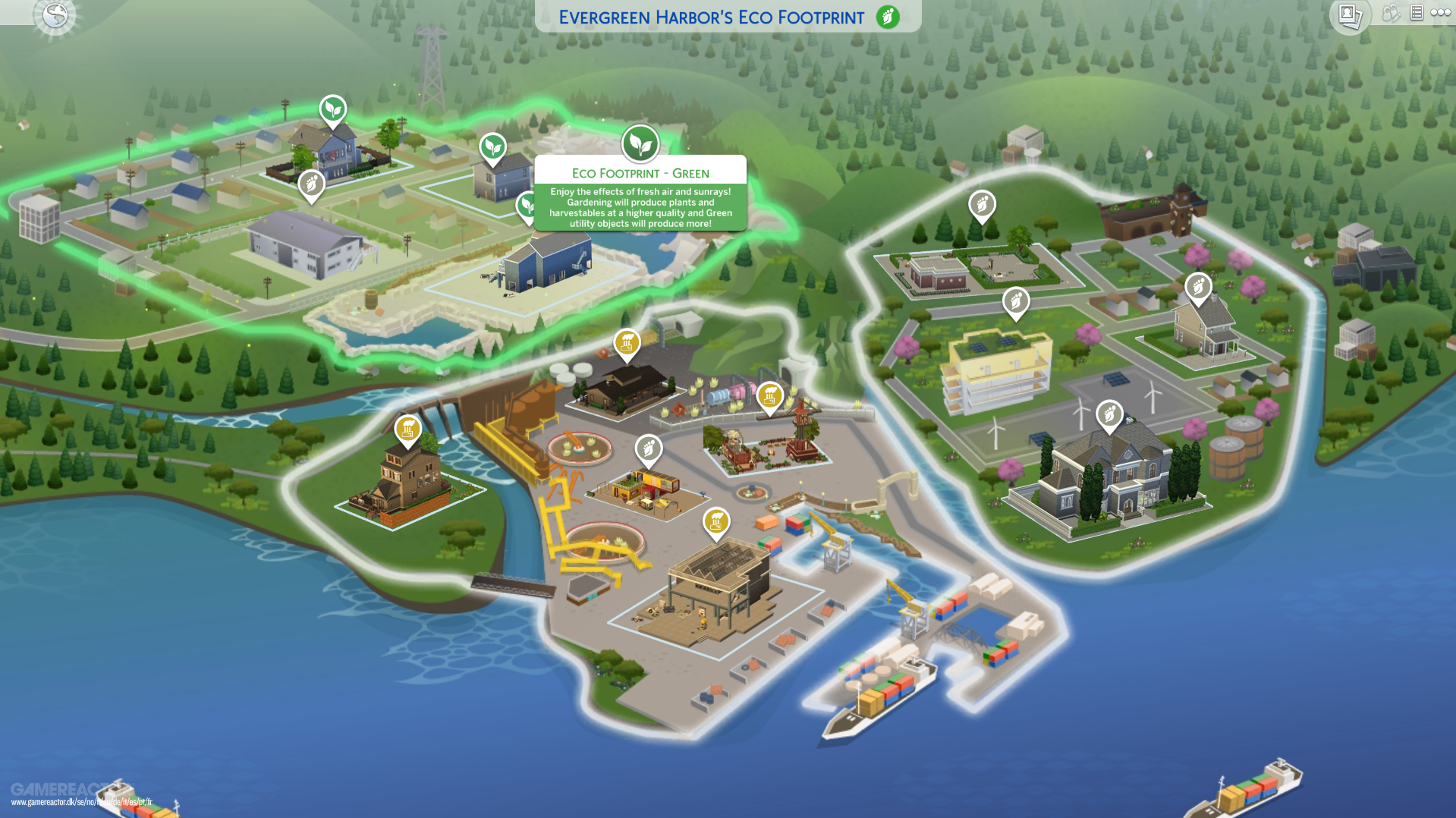
Task: Expand the more options ellipsis menu
Action: (1441, 12)
